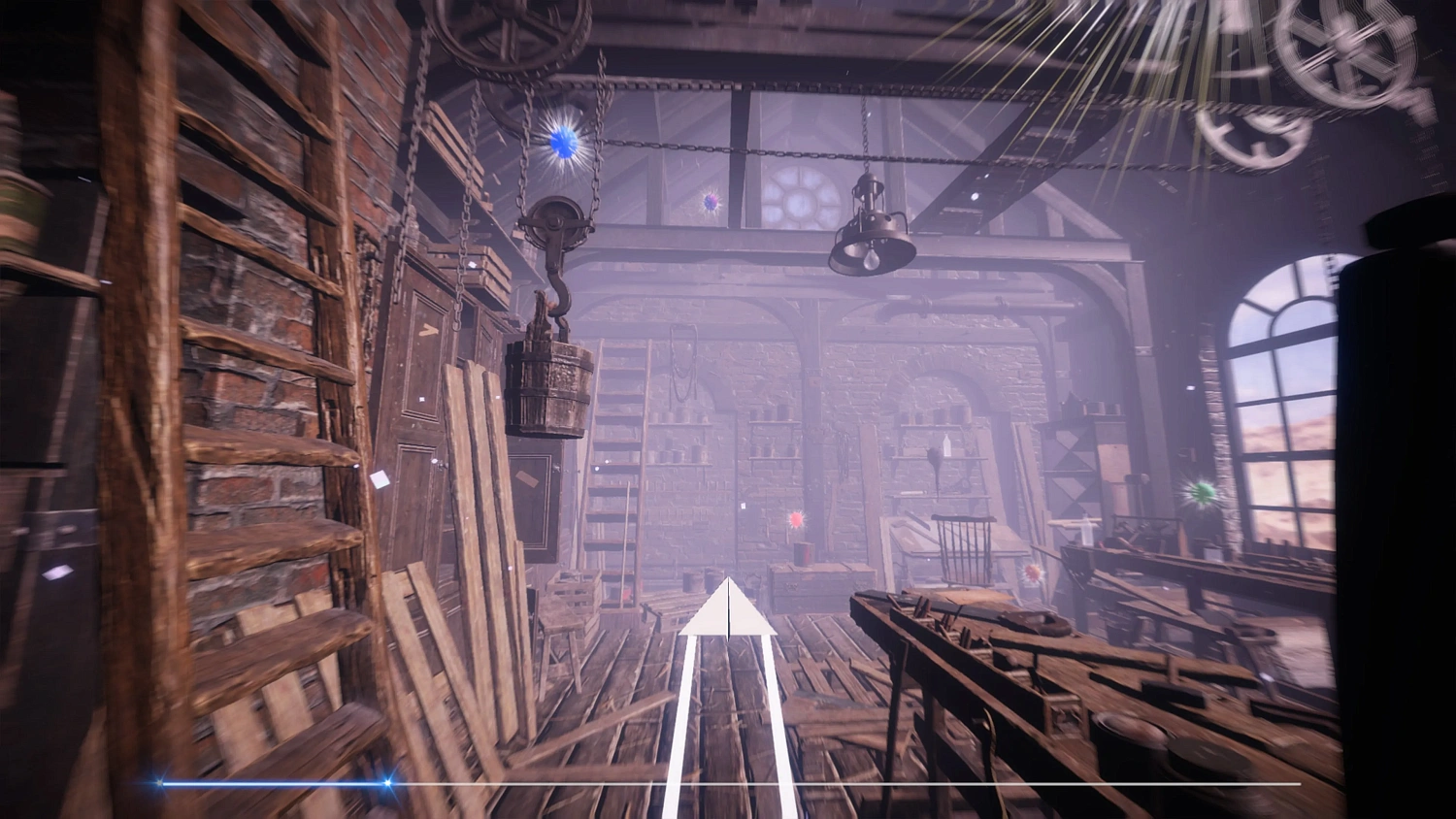Open the wooden chest on the floor
This screenshot has height=819, width=1456.
tap(818, 584)
